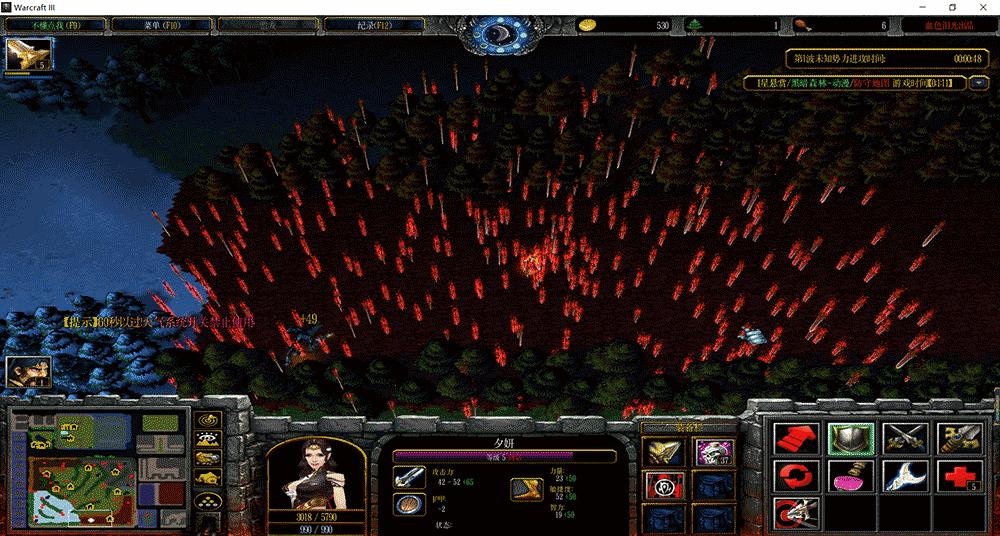Choose the crossed swords attack command
Image resolution: width=1000 pixels, height=536 pixels.
905,438
